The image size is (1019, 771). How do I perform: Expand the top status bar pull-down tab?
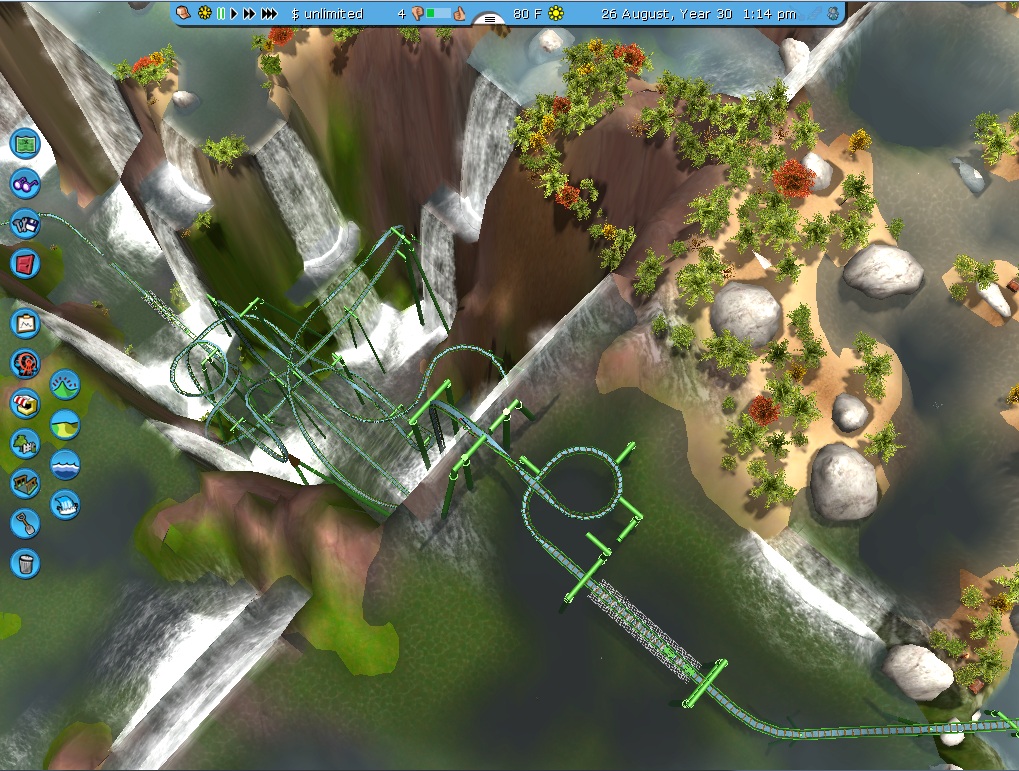(x=489, y=17)
